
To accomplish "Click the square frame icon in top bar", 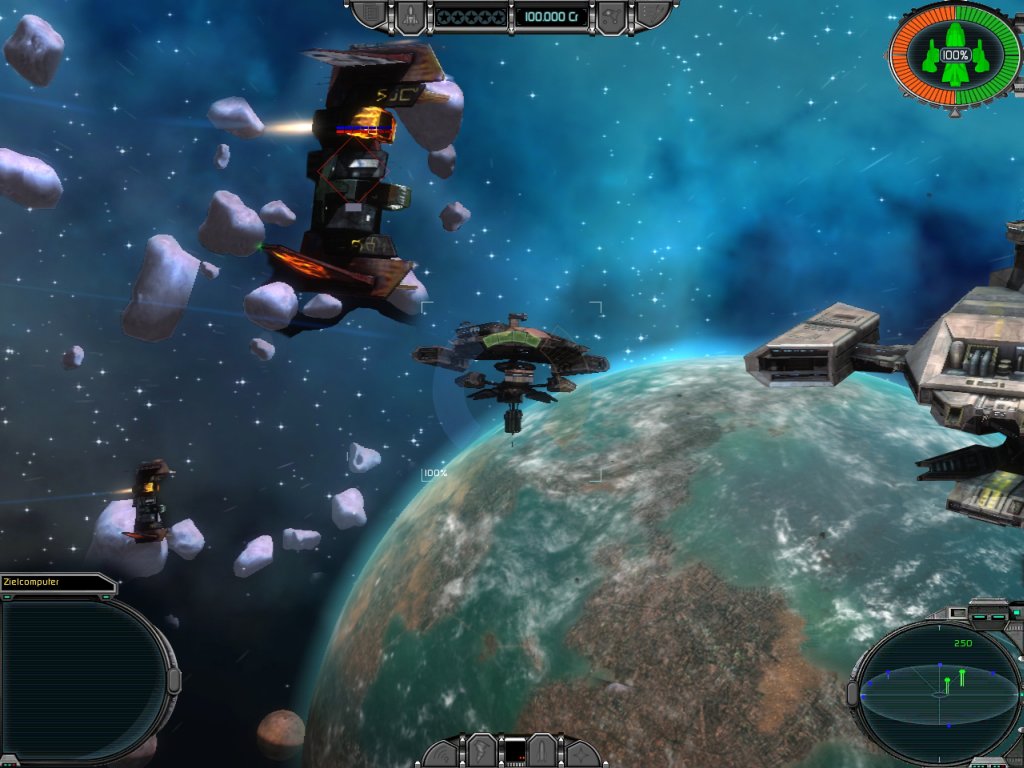I will pyautogui.click(x=373, y=14).
